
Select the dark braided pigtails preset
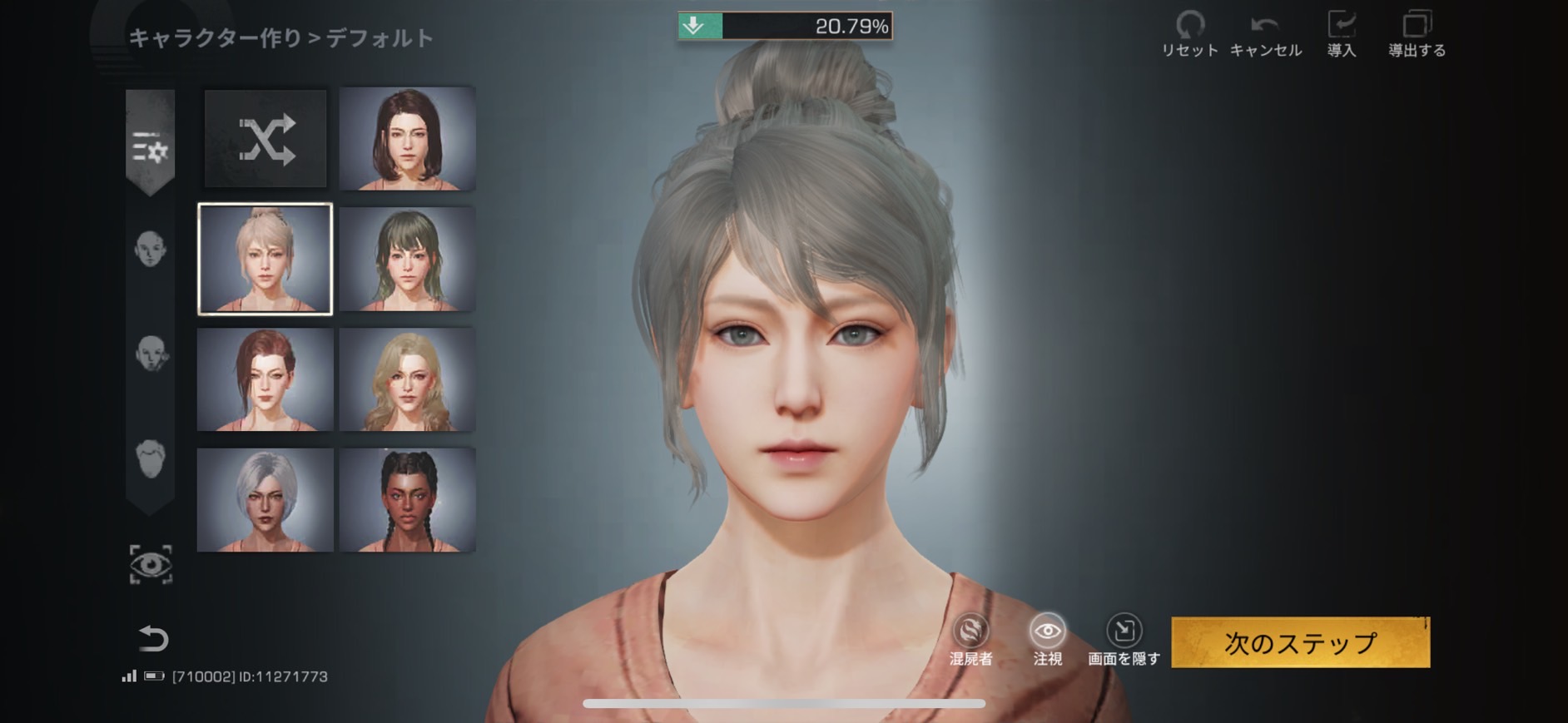click(x=407, y=500)
